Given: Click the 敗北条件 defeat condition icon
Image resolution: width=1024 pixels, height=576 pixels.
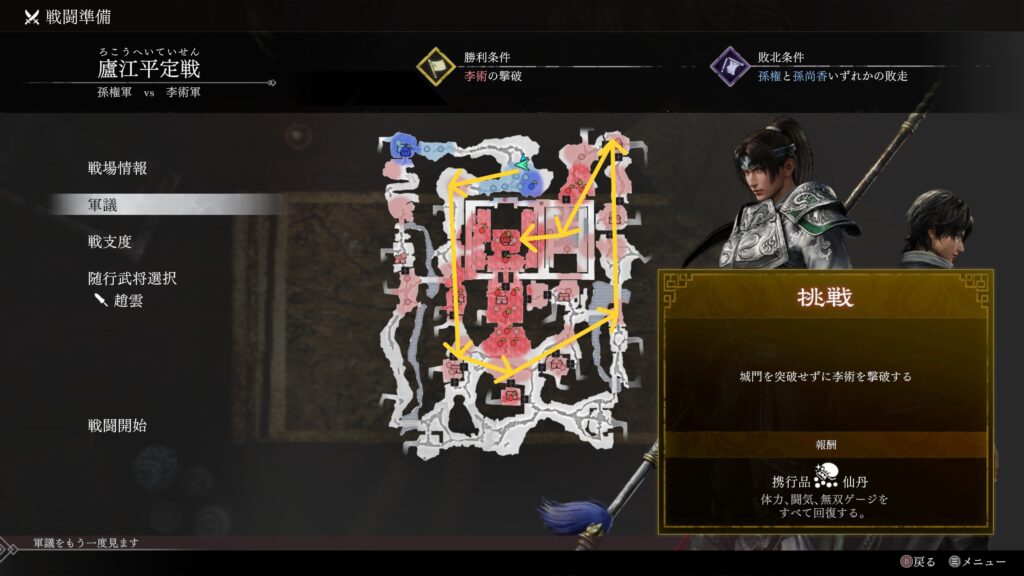Looking at the screenshot, I should point(729,67).
